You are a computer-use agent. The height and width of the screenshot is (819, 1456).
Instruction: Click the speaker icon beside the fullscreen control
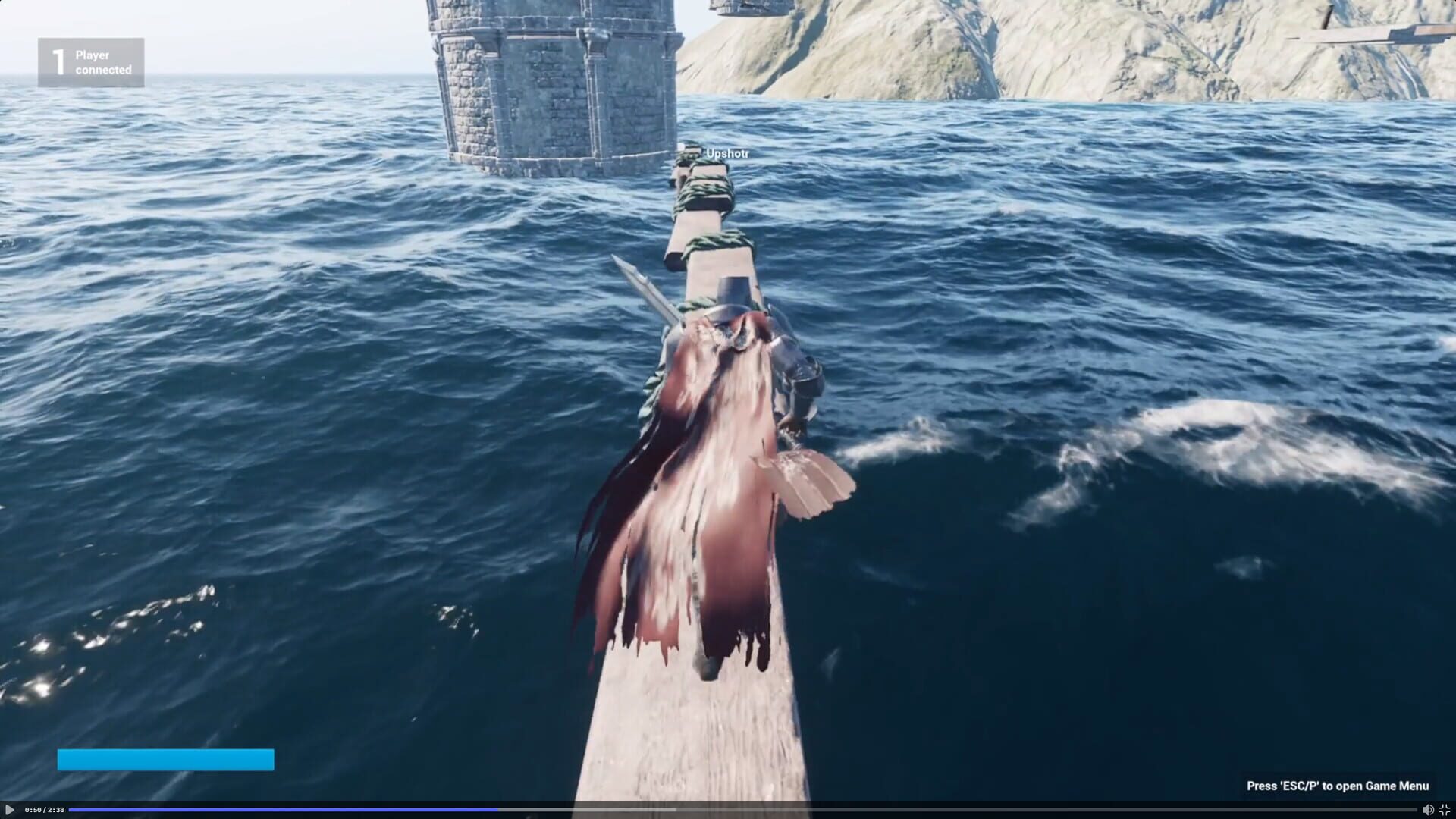pyautogui.click(x=1429, y=810)
